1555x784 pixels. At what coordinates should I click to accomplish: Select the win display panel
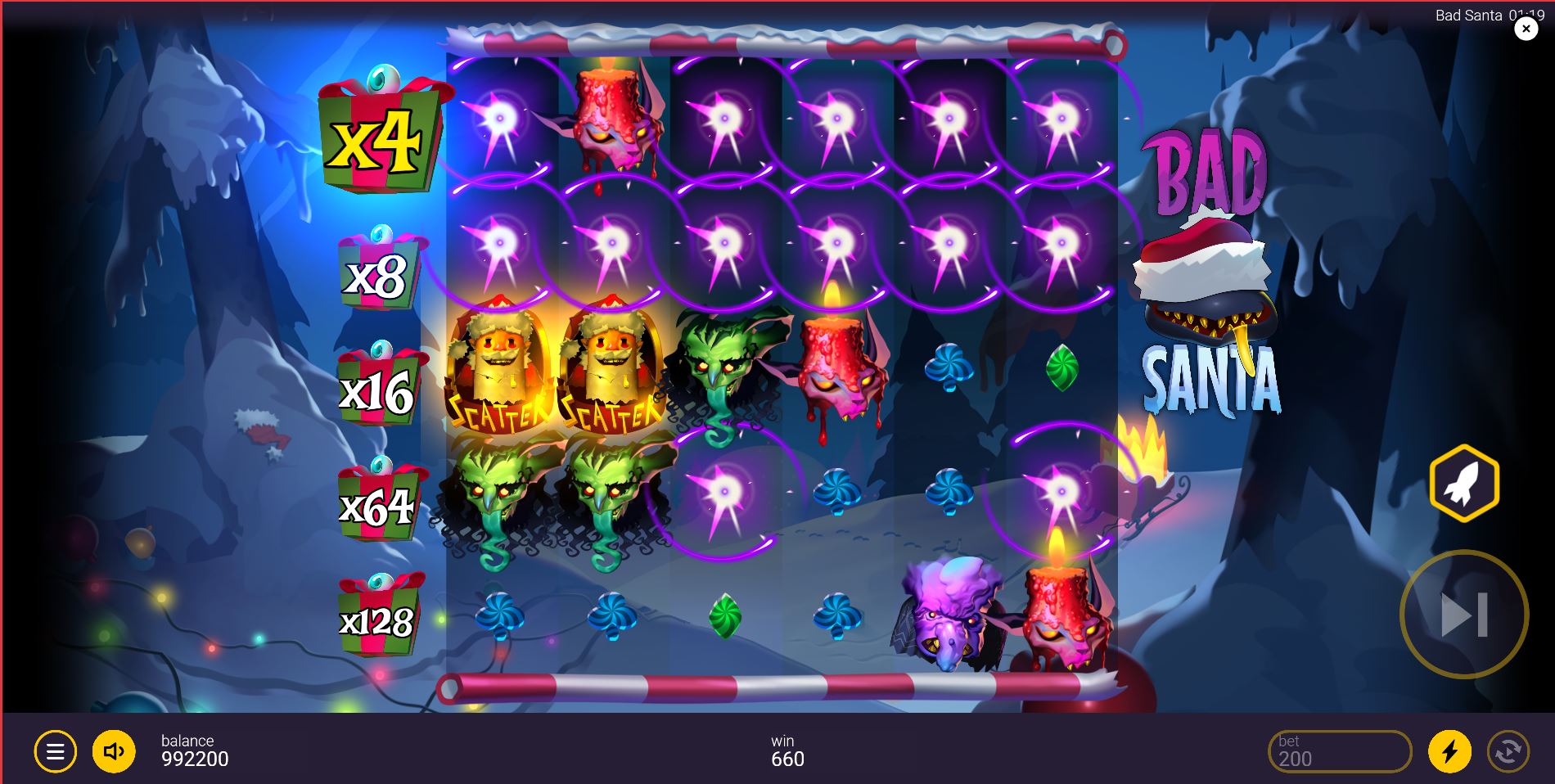tap(786, 750)
